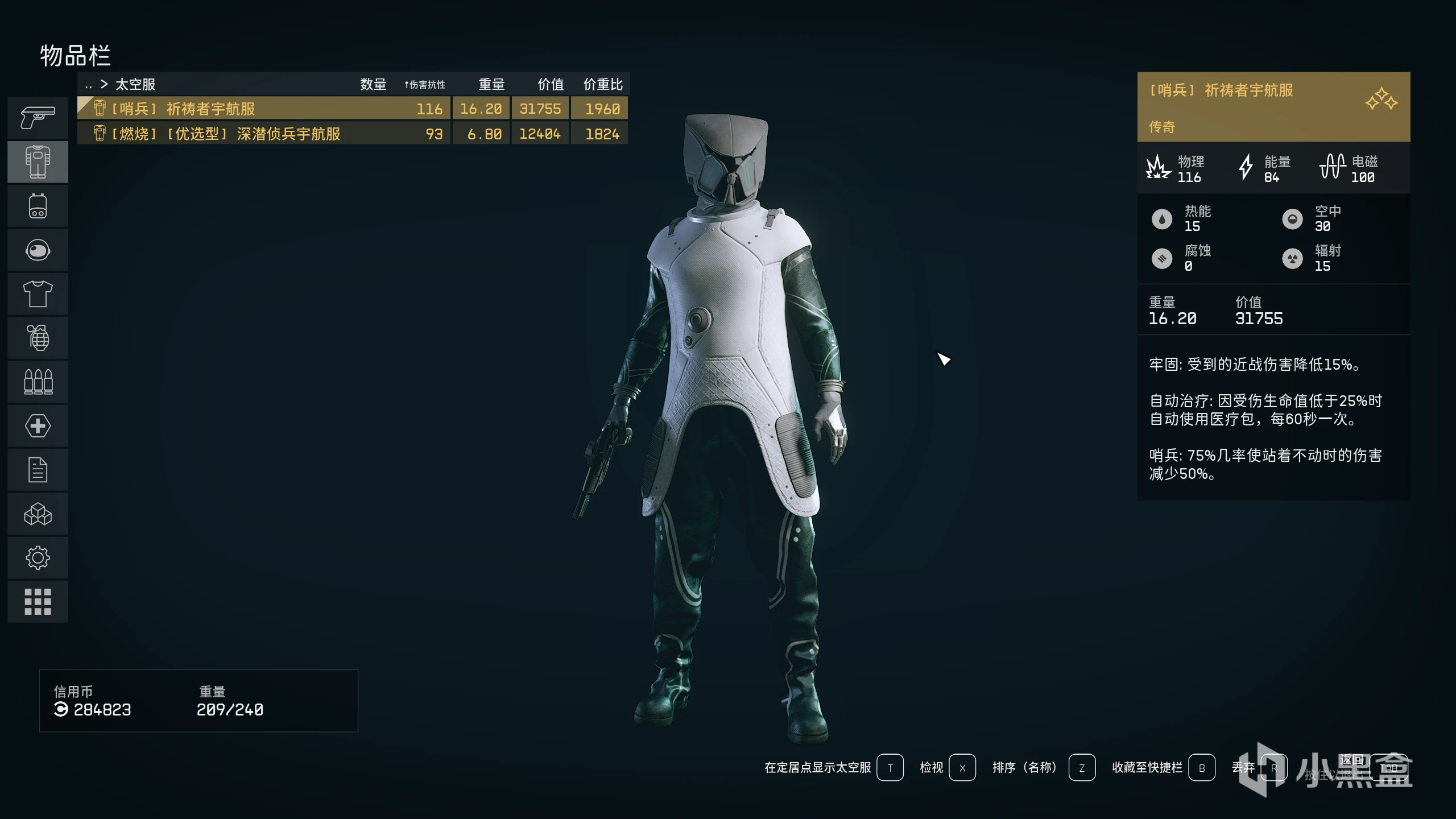
Task: Select the notes document icon
Action: click(38, 469)
